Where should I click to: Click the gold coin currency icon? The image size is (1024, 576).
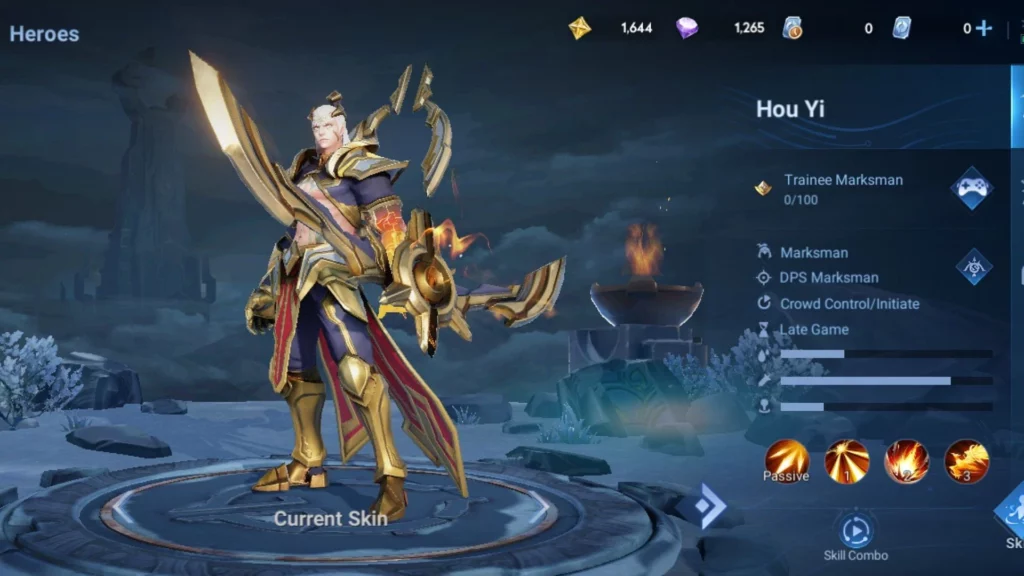[x=580, y=28]
